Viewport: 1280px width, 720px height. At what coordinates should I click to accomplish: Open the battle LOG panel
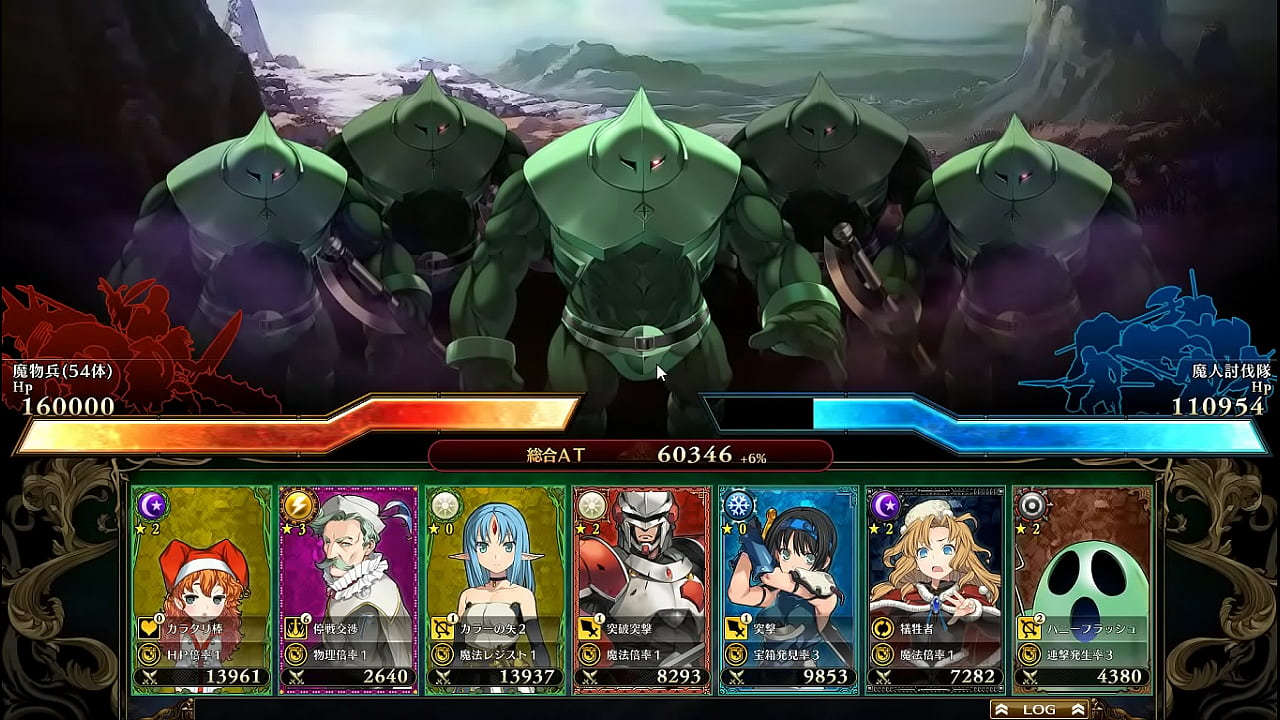[1040, 709]
